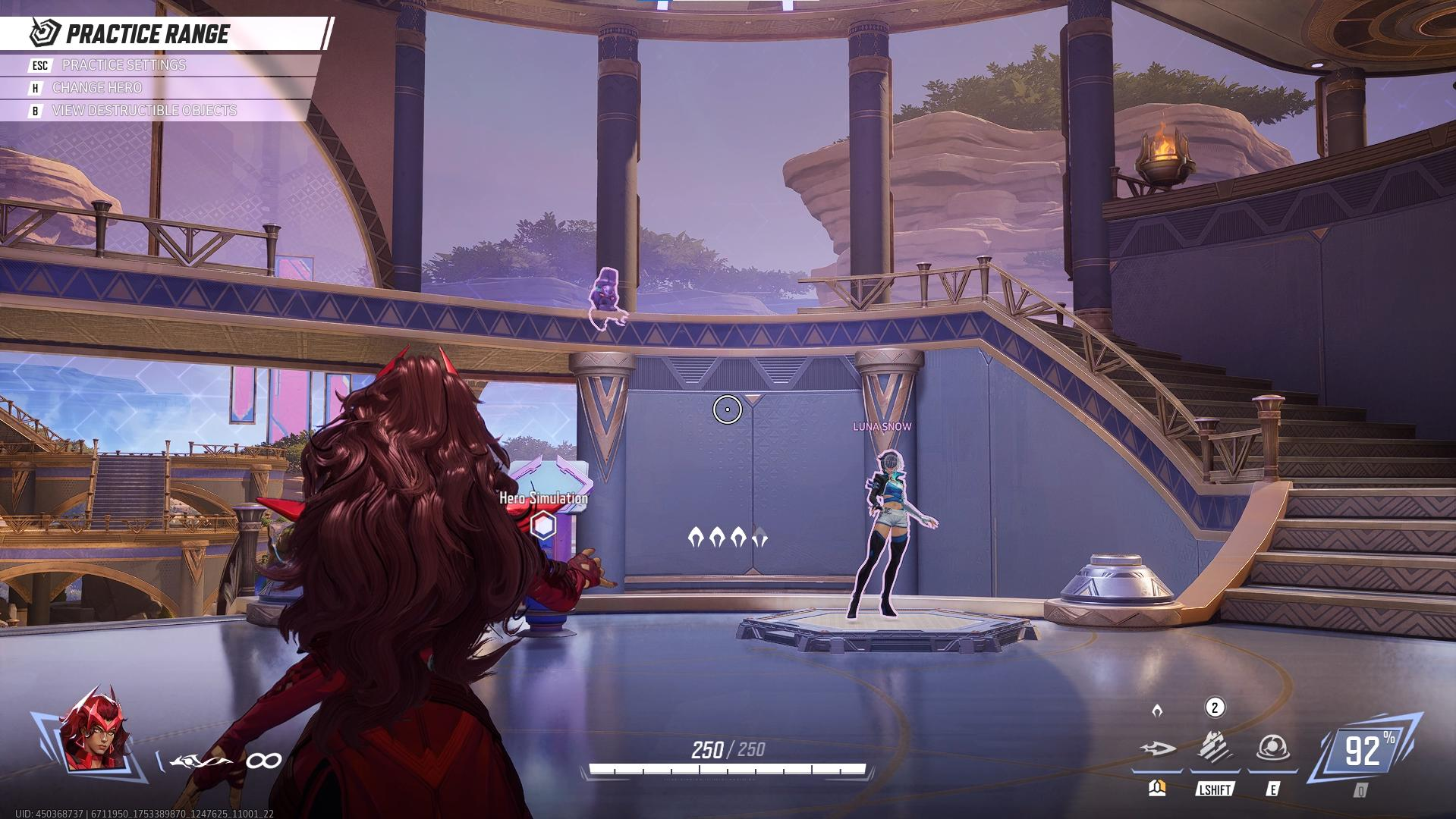Open the Practice Settings entry
Screen dimensions: 1456x819
click(x=124, y=65)
